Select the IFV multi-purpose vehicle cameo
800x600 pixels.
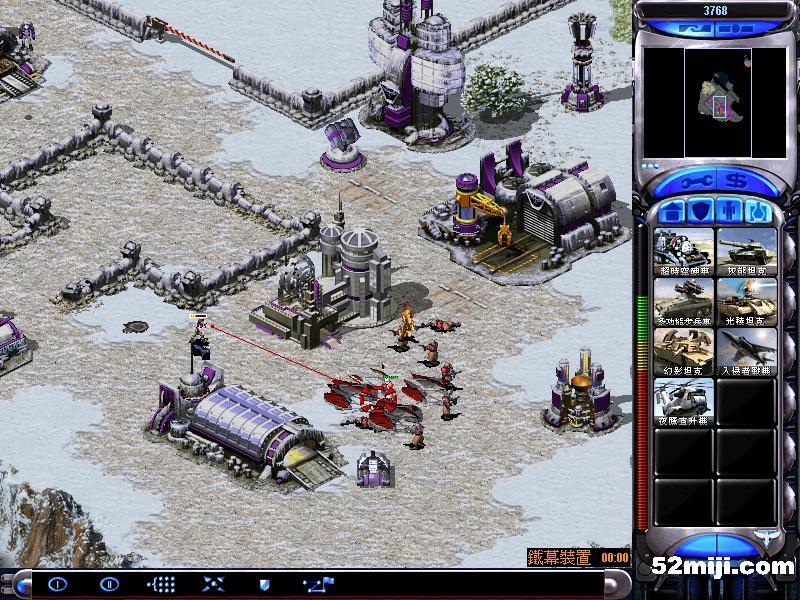[684, 301]
